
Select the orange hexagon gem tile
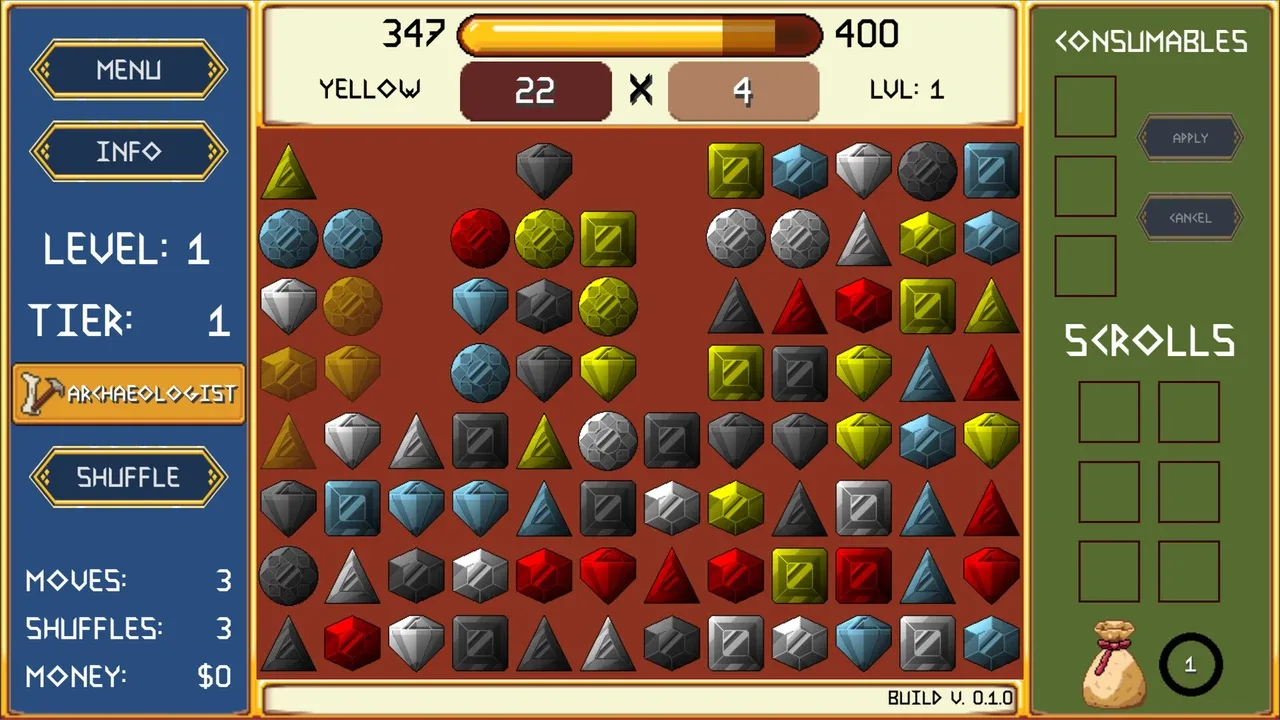click(x=288, y=374)
